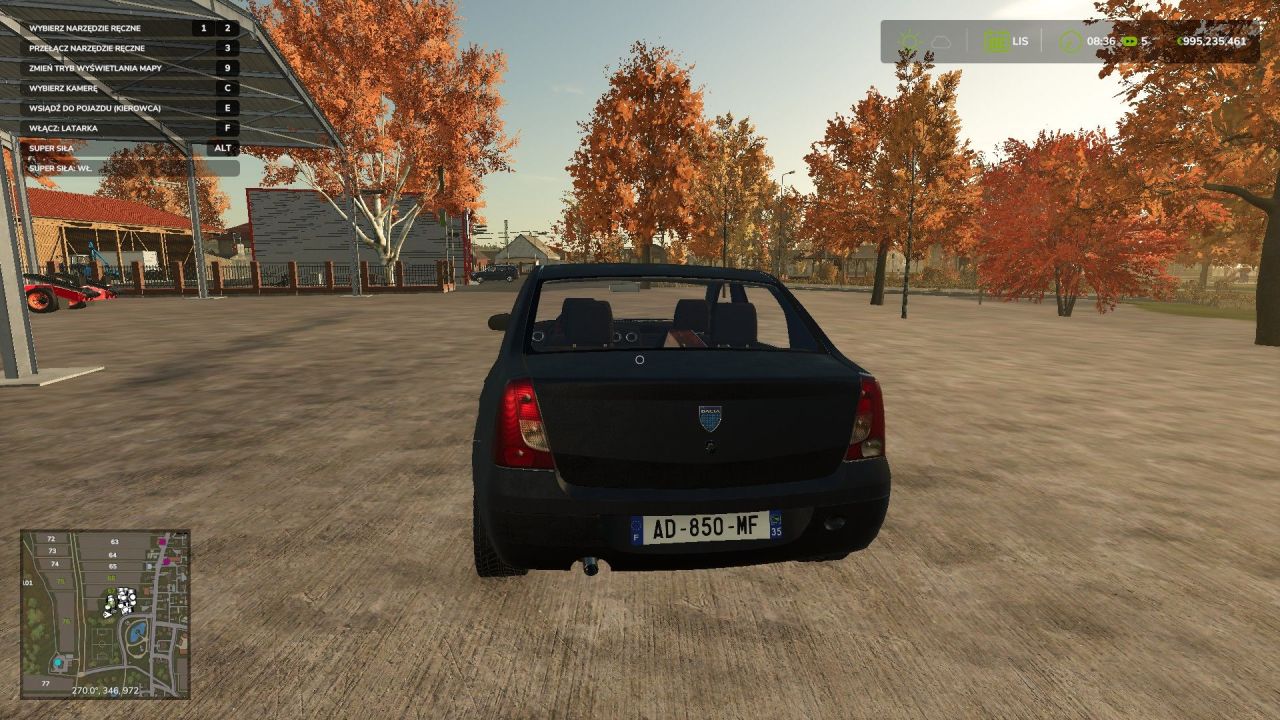Click the circular clock icon beside 08:36
The width and height of the screenshot is (1280, 720).
pos(1069,38)
